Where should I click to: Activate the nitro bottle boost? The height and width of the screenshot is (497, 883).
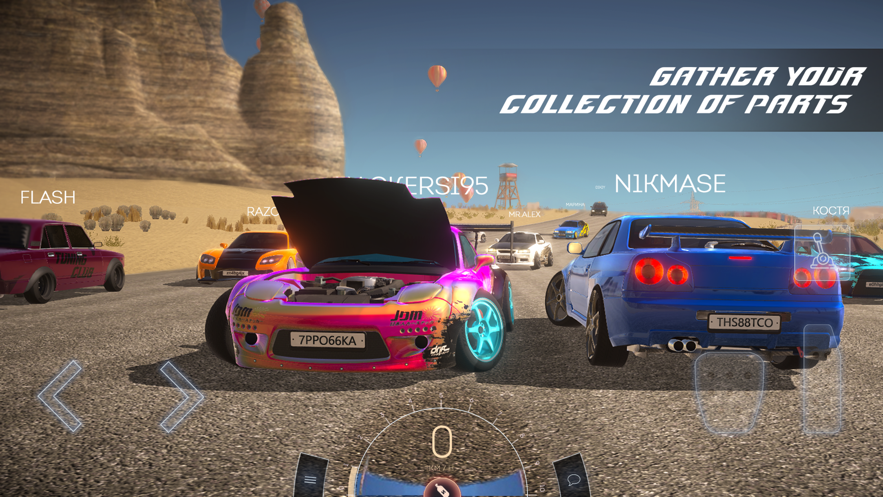pos(441,487)
